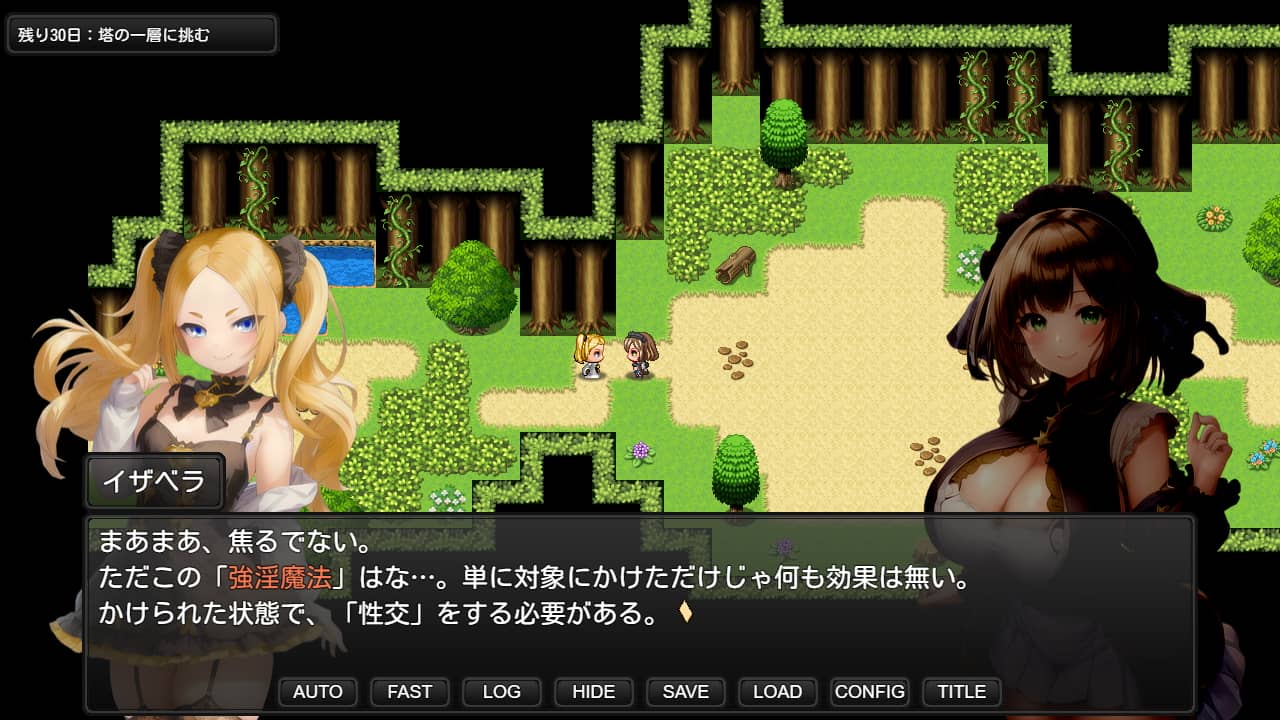The image size is (1280, 720).
Task: Open the CONFIG settings
Action: 869,692
